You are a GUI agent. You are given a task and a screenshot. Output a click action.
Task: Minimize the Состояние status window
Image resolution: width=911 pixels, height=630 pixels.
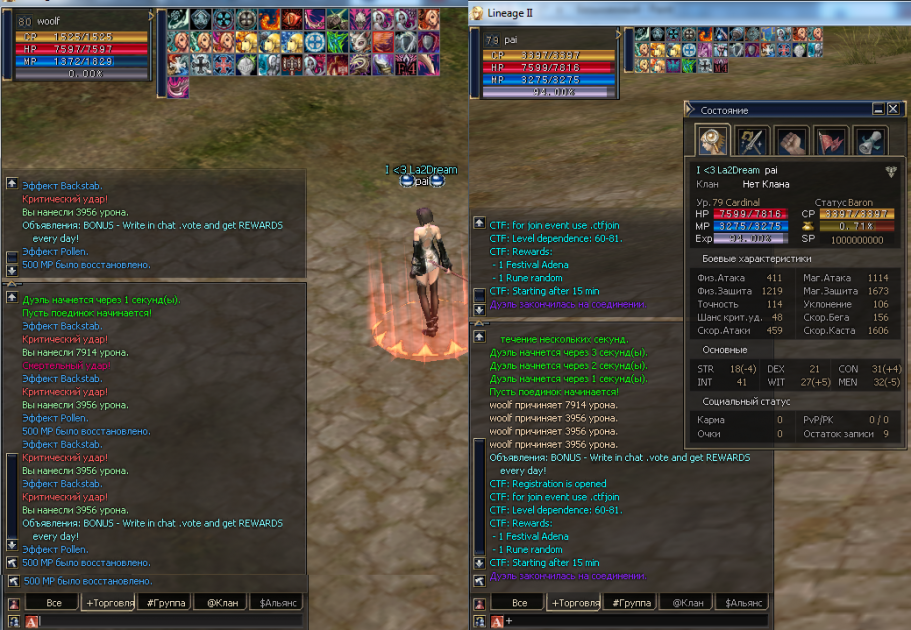[878, 109]
